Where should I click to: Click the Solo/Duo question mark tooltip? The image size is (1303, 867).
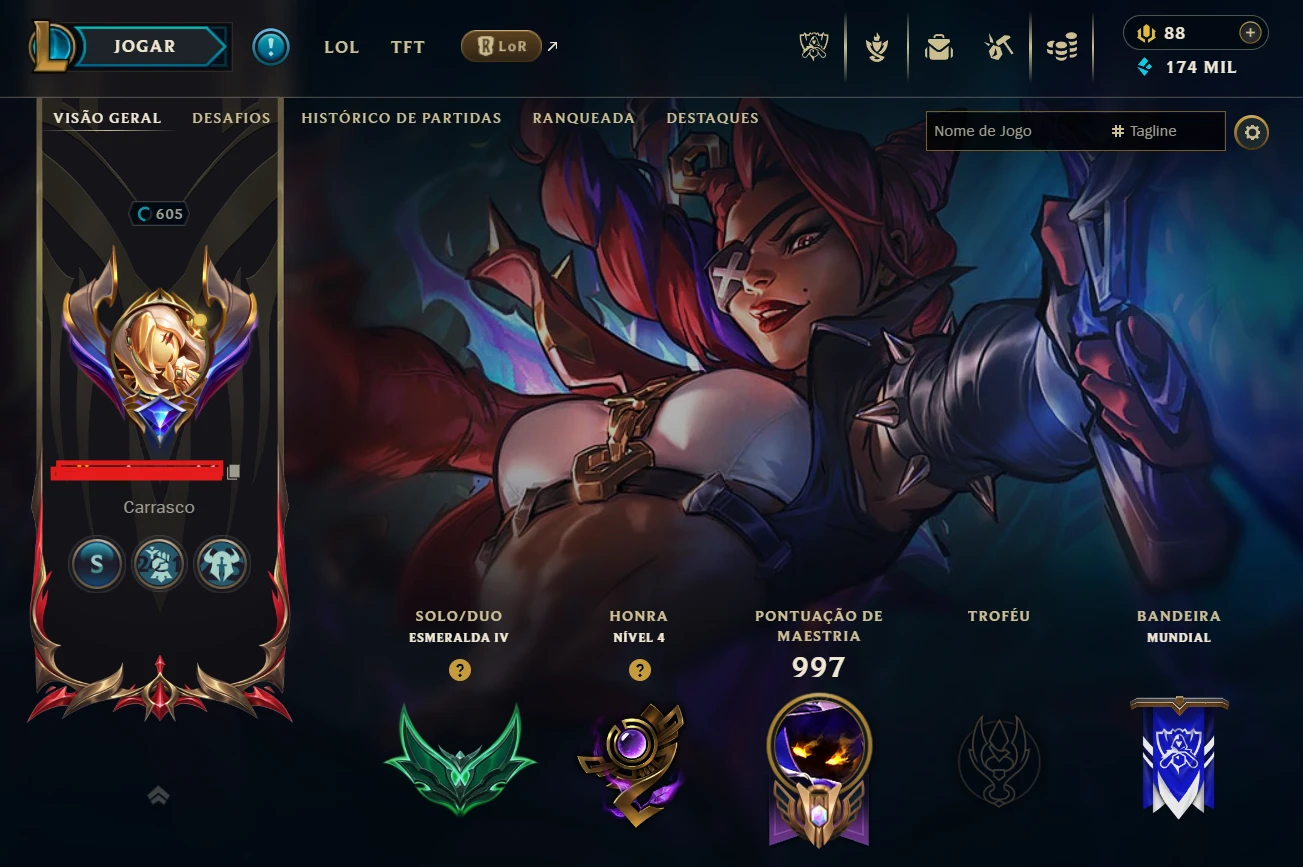460,668
